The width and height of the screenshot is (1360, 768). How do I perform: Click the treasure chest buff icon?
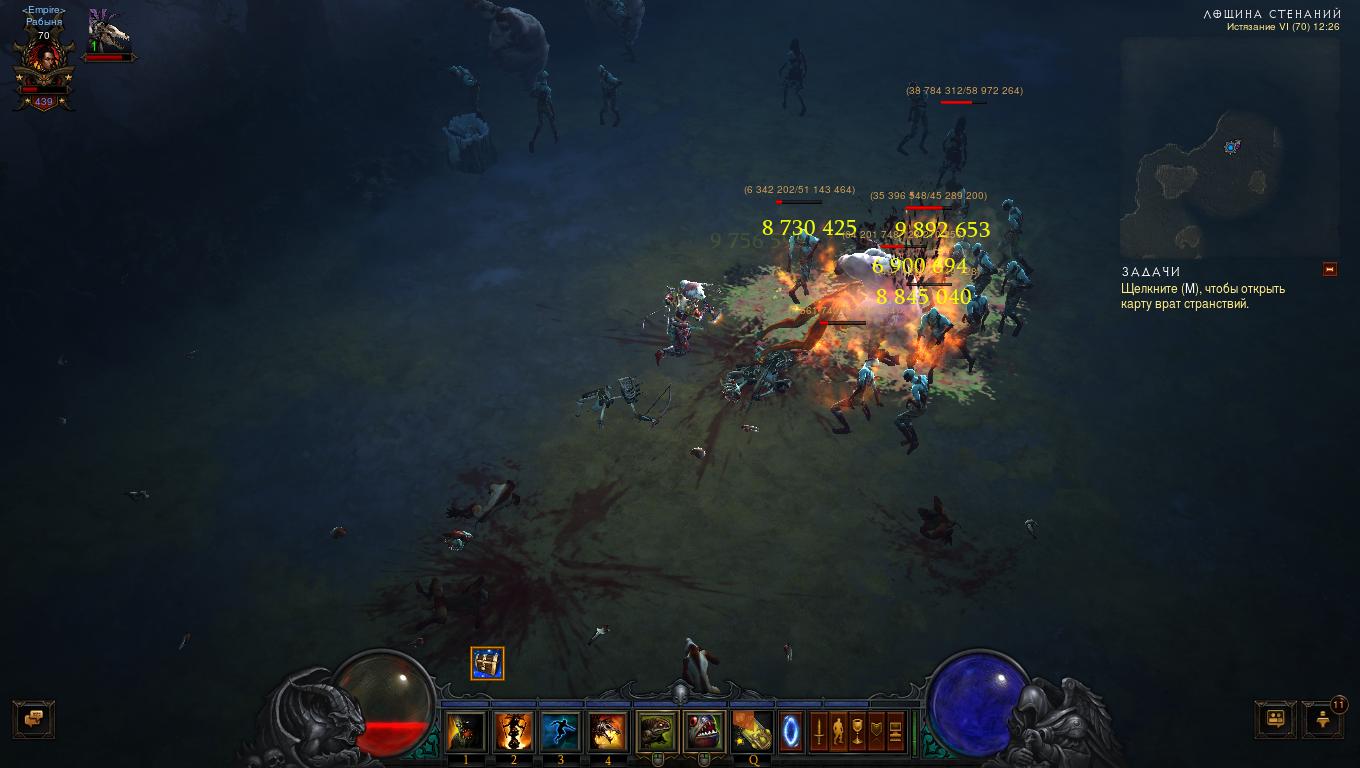[488, 663]
